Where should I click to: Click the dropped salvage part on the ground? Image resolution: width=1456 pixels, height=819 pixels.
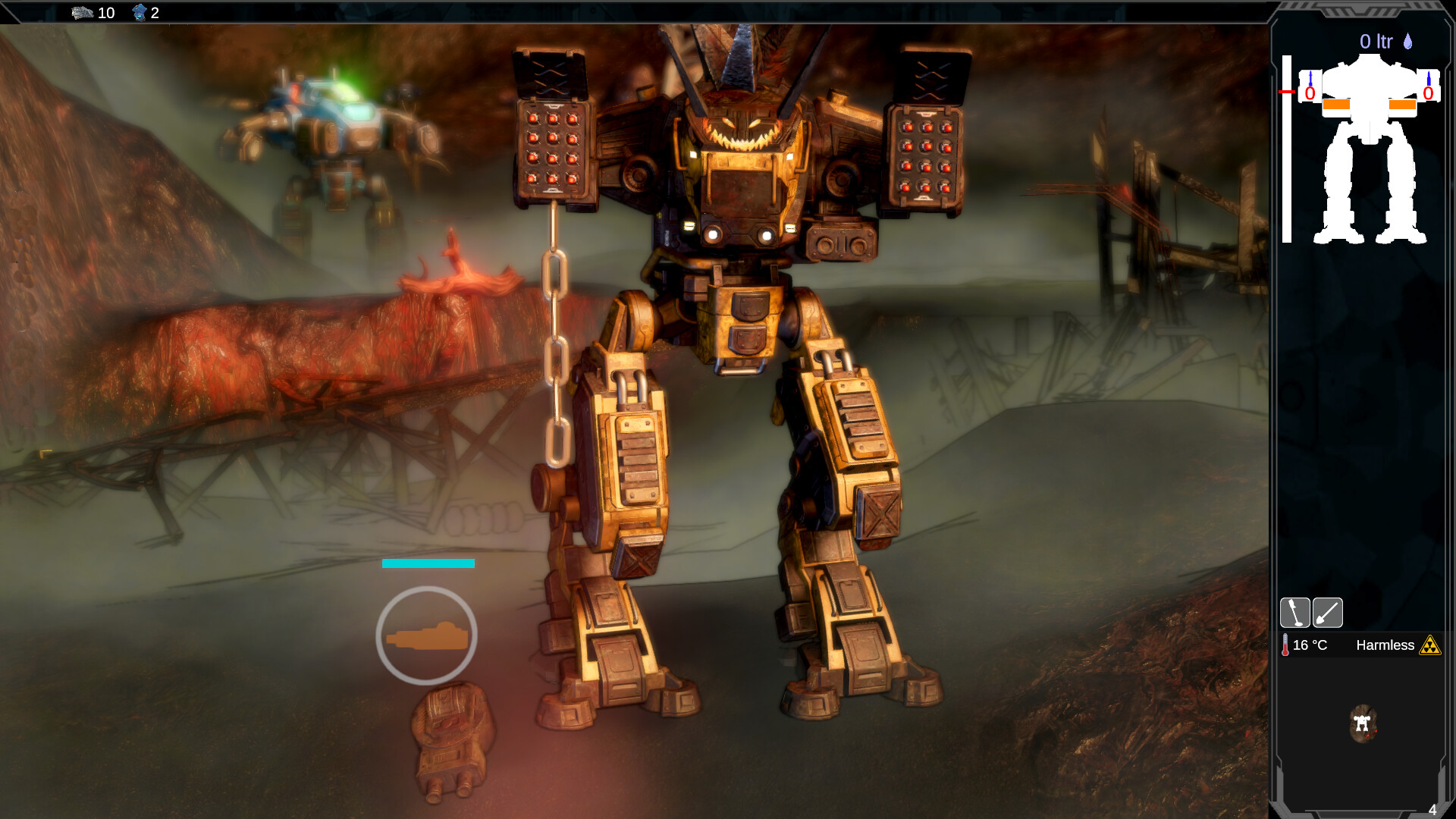click(451, 732)
